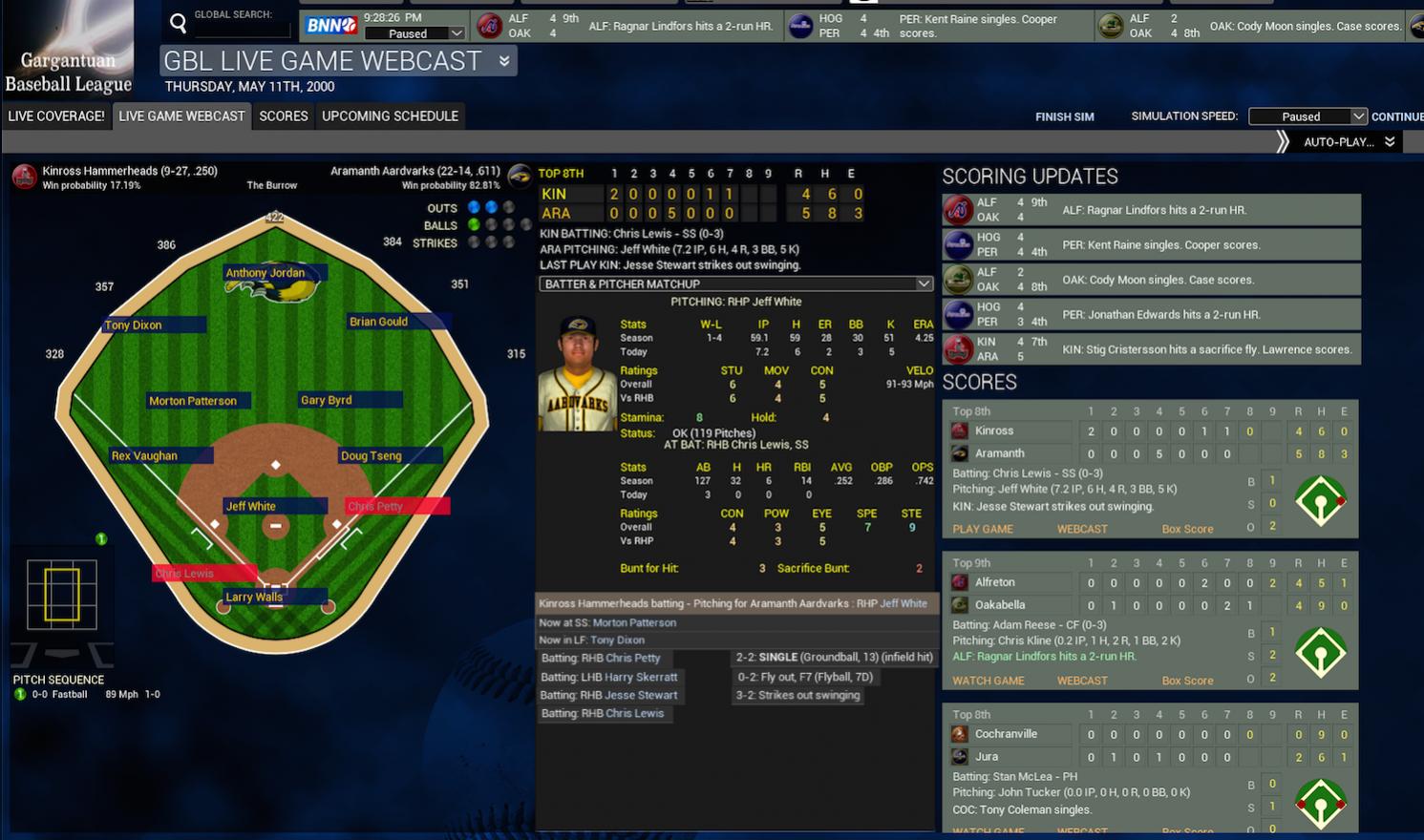This screenshot has height=840, width=1424.
Task: Open the Alfreton-Oakabella Box Score
Action: (1187, 681)
